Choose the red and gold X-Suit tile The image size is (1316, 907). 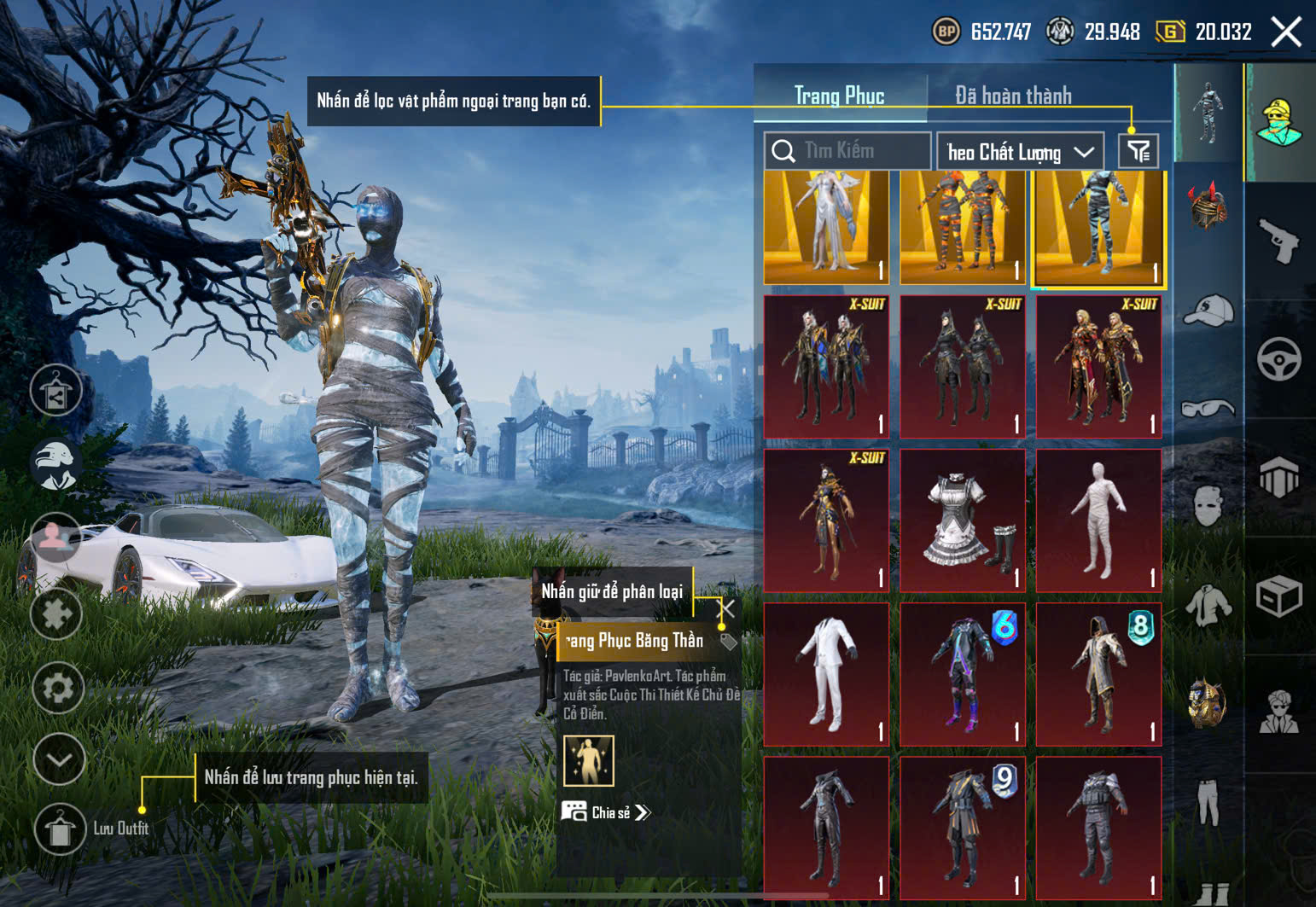[1098, 367]
